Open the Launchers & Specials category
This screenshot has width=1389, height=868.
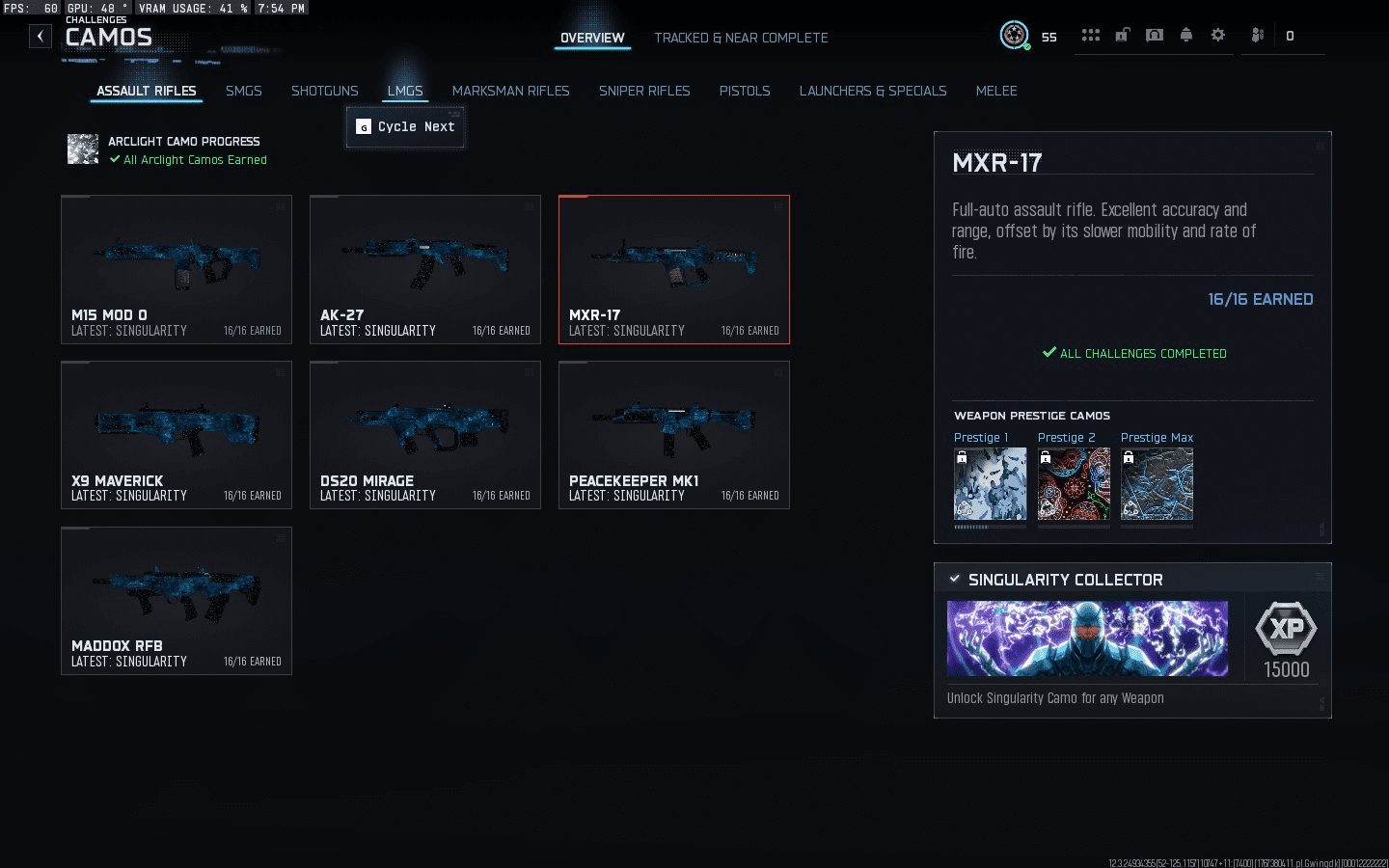pos(872,91)
